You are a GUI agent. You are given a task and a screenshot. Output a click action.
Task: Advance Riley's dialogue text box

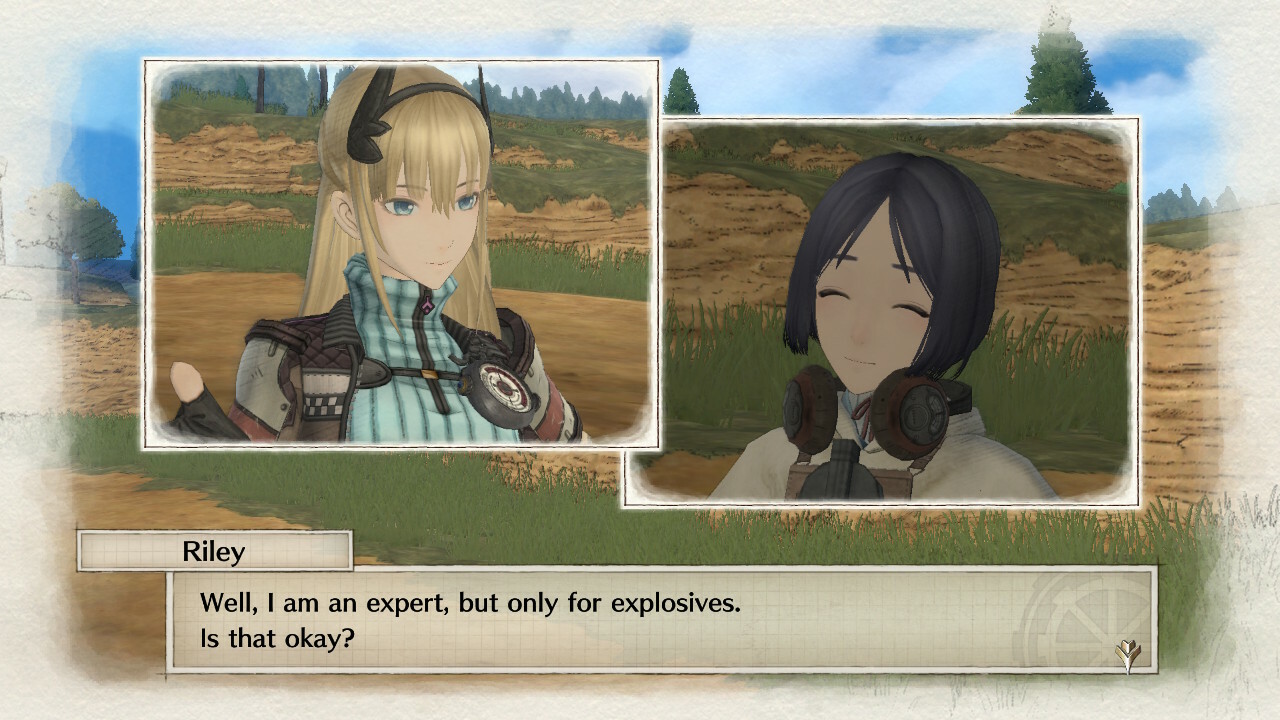click(x=660, y=619)
